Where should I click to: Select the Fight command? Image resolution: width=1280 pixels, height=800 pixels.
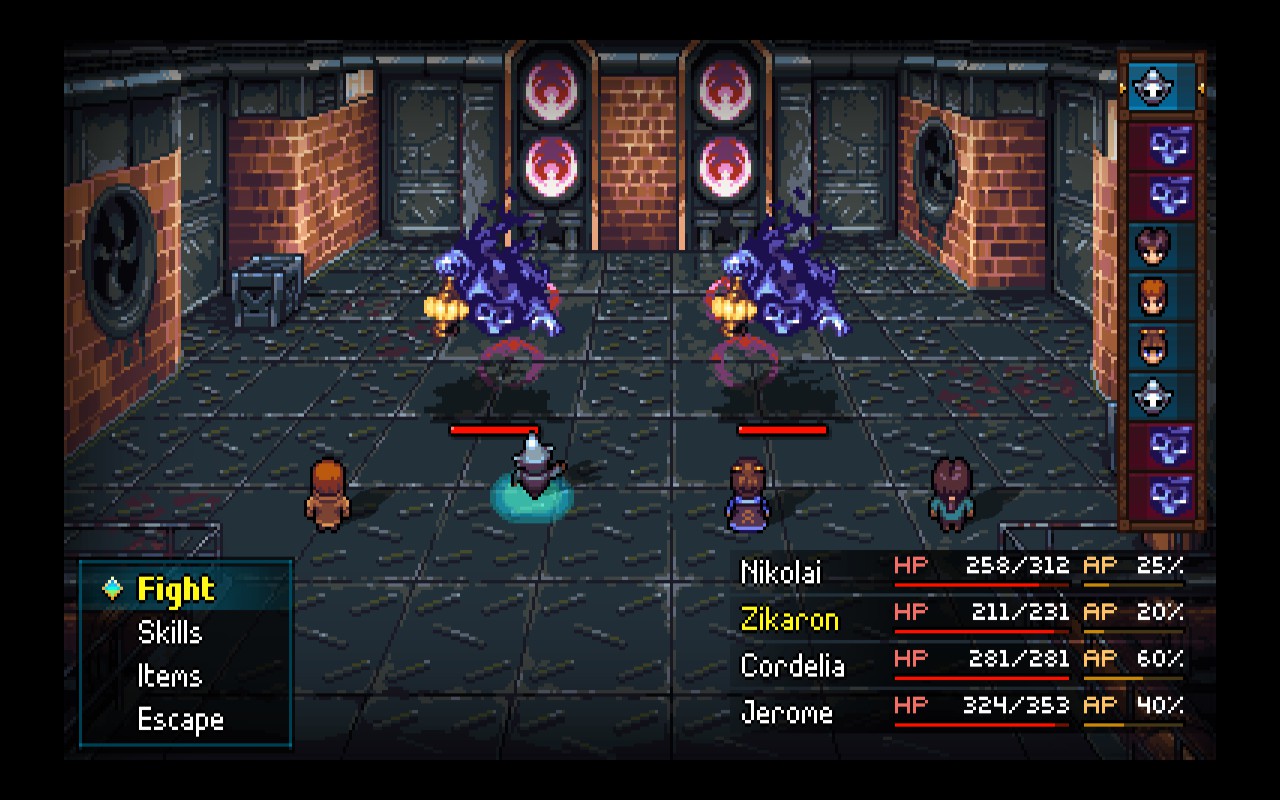(176, 589)
